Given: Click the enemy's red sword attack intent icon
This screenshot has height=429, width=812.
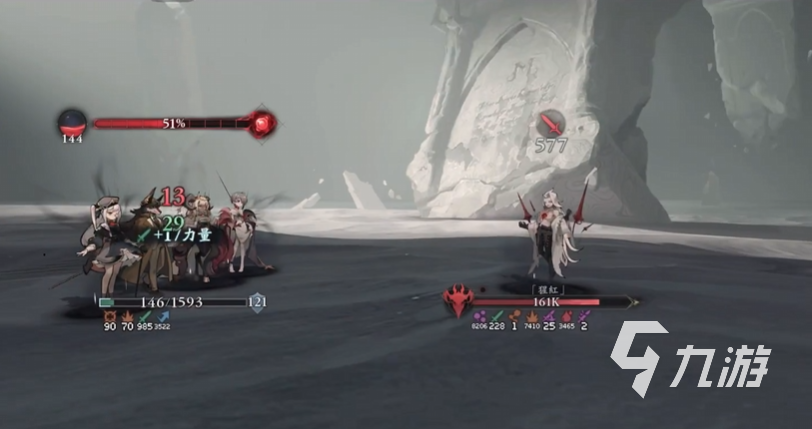Looking at the screenshot, I should (x=549, y=123).
